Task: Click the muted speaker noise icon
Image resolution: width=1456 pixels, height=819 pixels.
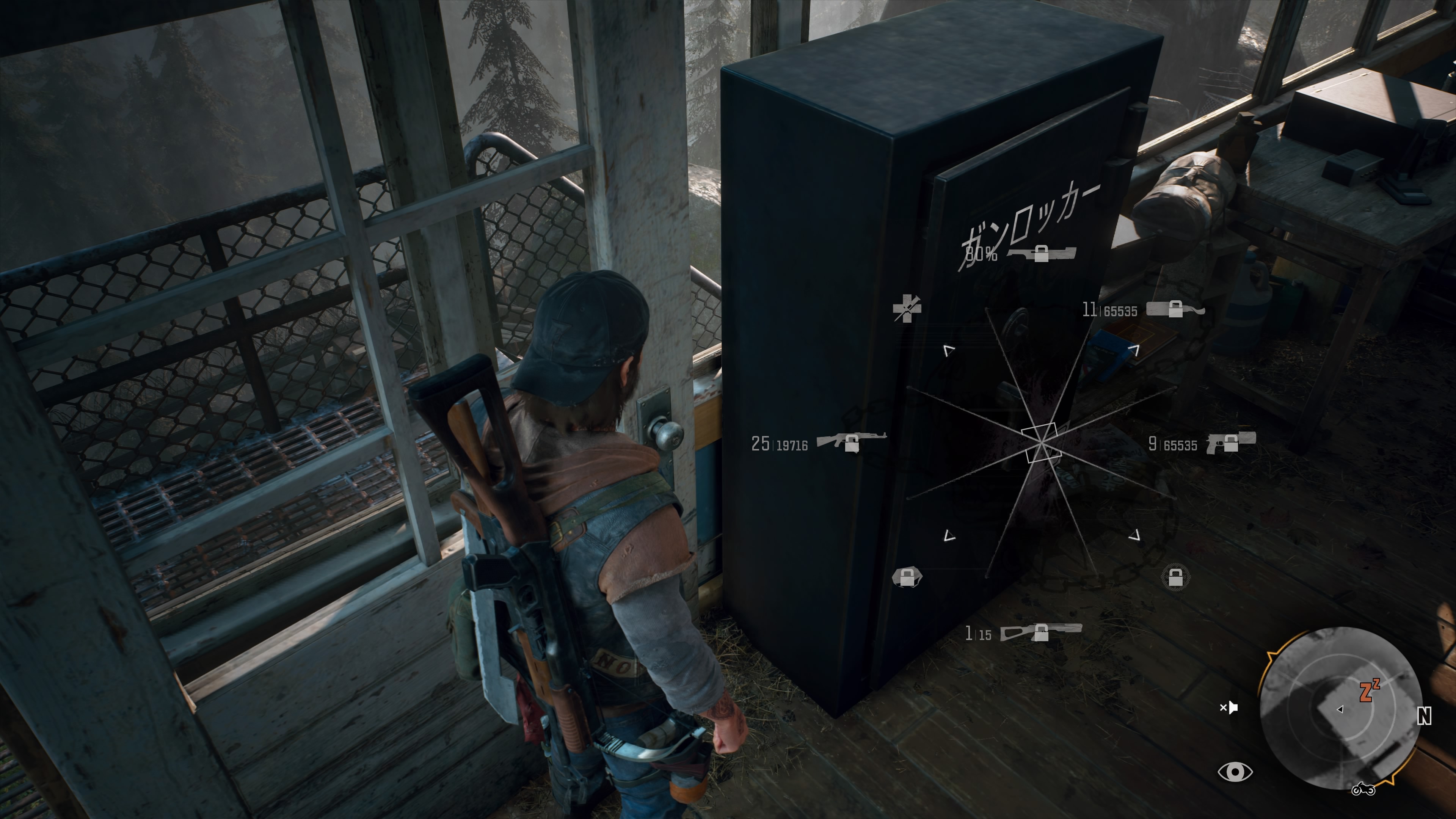Action: pos(1229,707)
